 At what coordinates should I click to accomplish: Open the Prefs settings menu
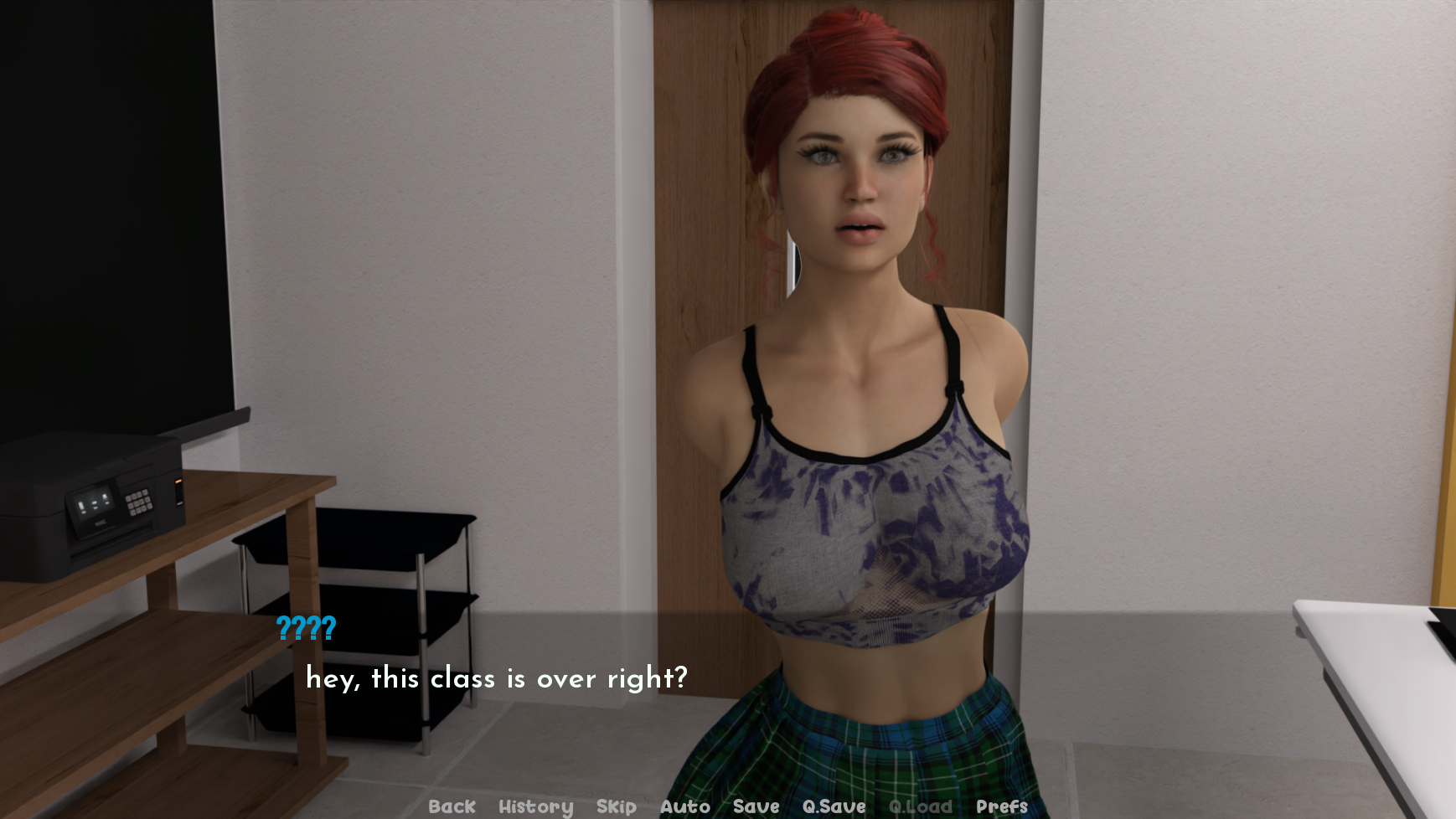[1001, 806]
